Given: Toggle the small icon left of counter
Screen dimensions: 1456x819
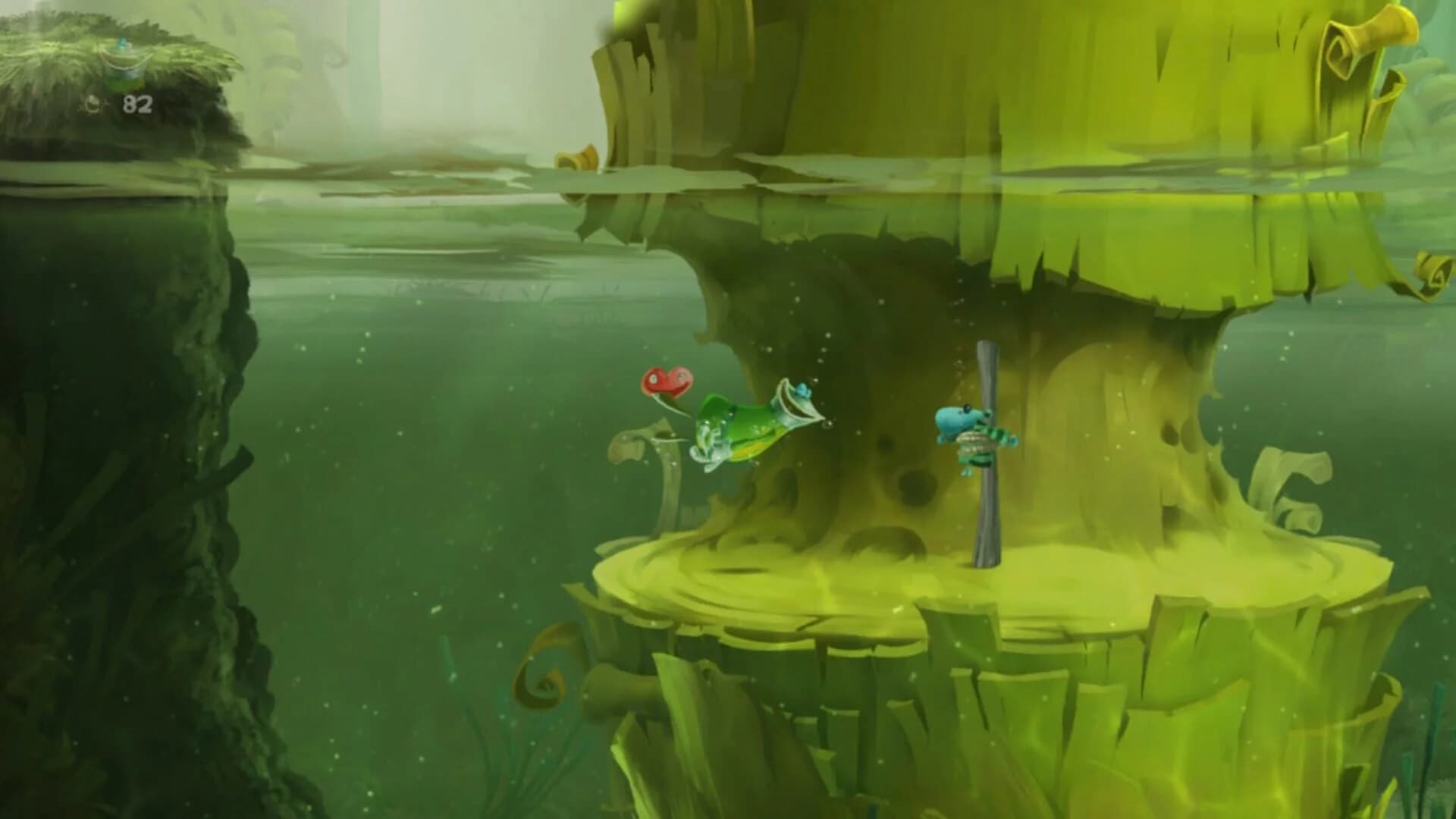Looking at the screenshot, I should (93, 104).
